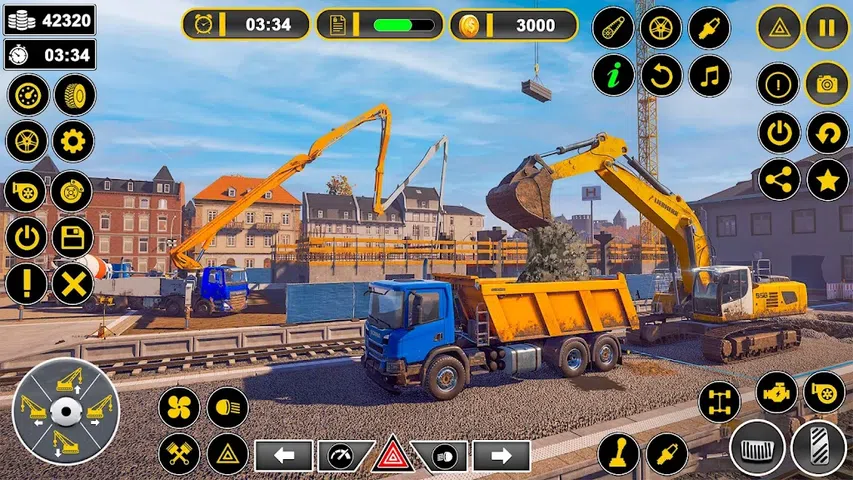Click the floppy disk save icon
853x480 pixels.
pyautogui.click(x=73, y=238)
